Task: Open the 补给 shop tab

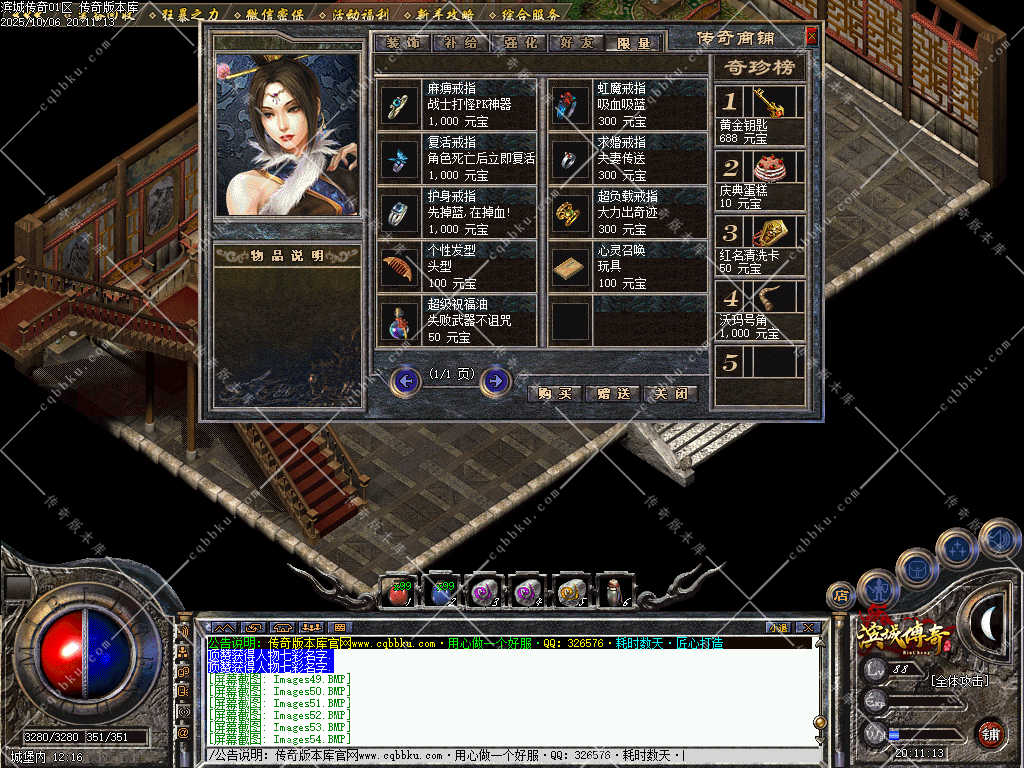Action: (x=458, y=43)
